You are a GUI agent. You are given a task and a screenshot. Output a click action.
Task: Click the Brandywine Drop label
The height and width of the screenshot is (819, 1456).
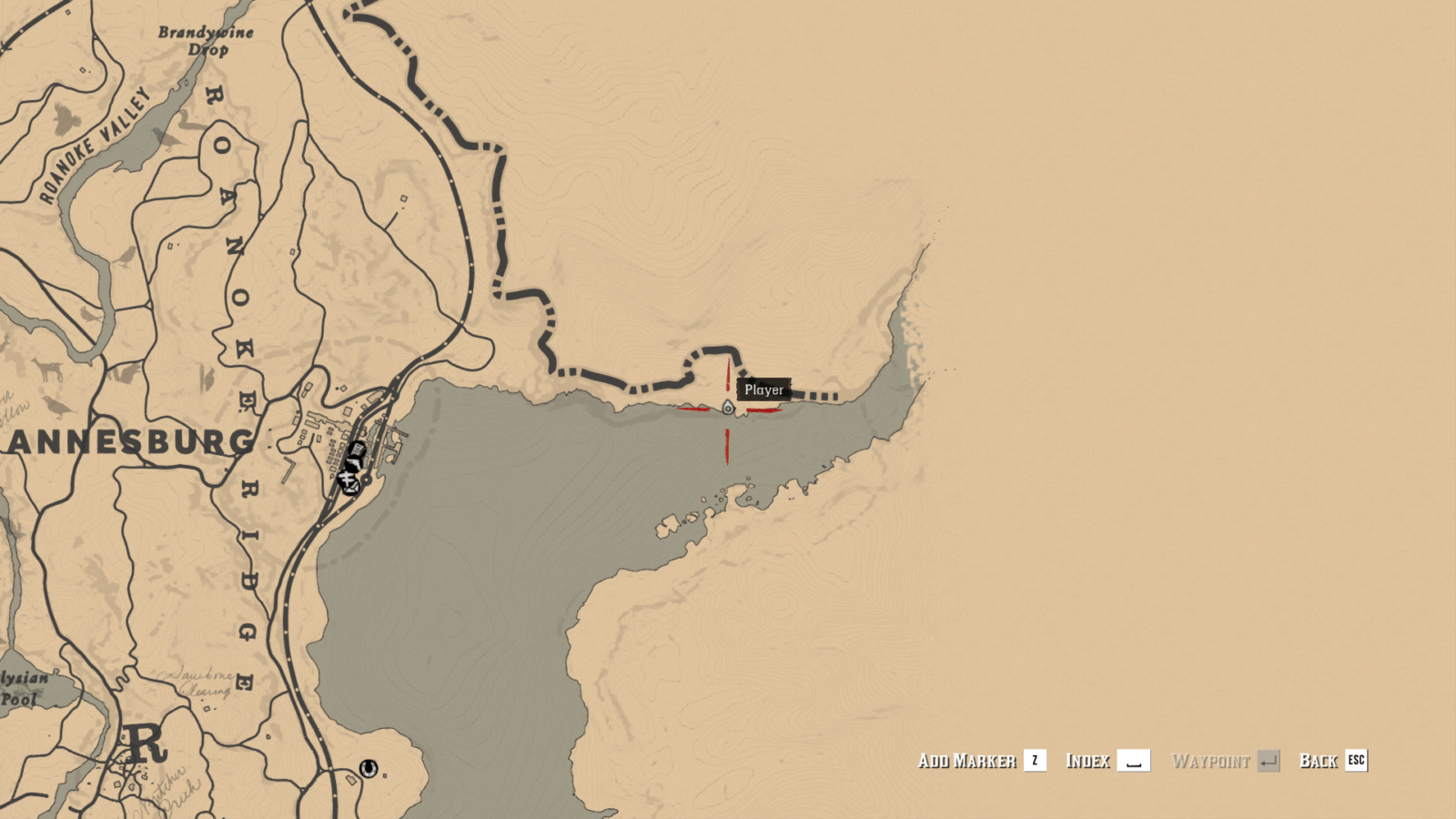tap(206, 38)
